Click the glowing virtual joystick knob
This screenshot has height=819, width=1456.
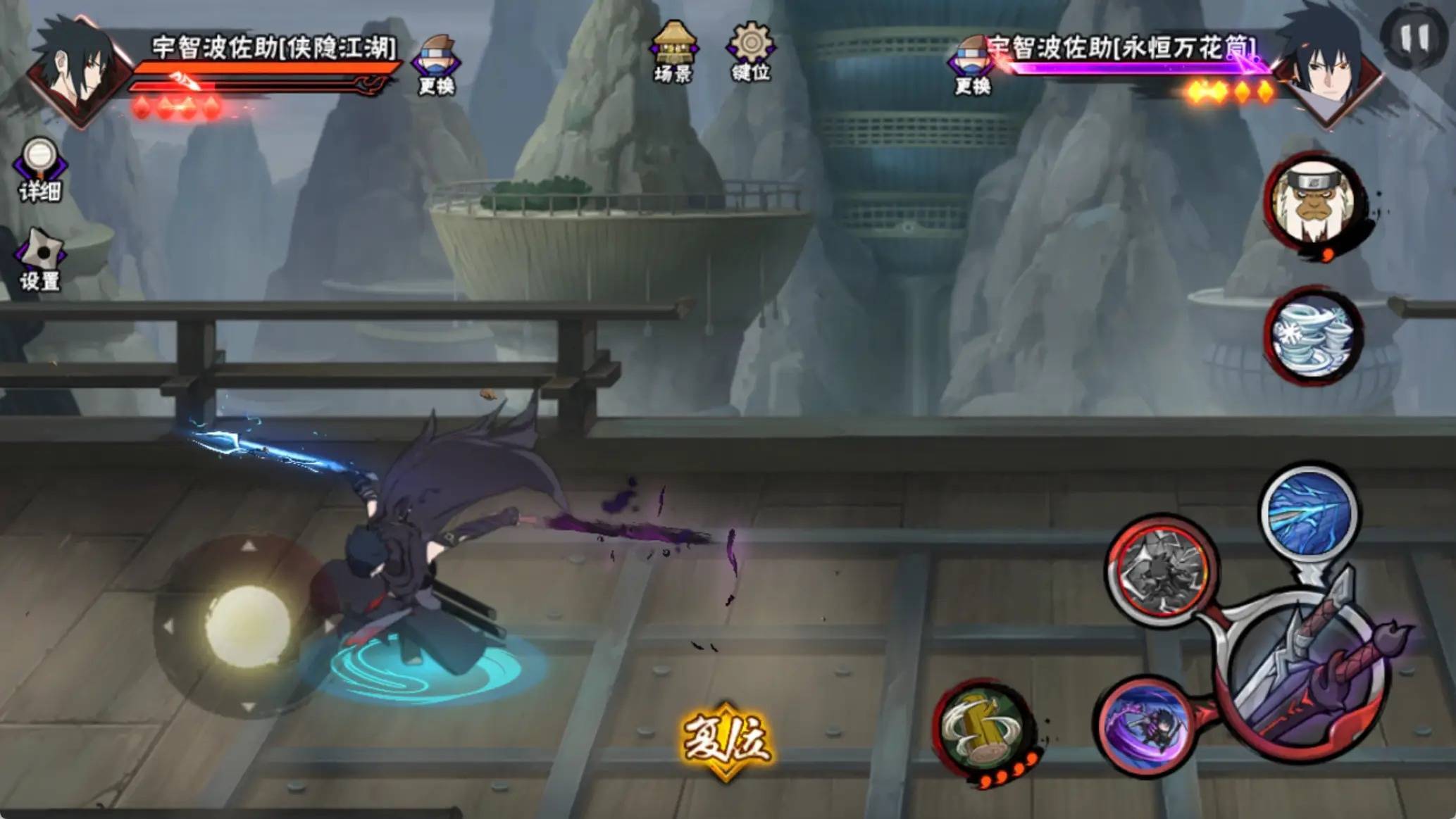[247, 624]
